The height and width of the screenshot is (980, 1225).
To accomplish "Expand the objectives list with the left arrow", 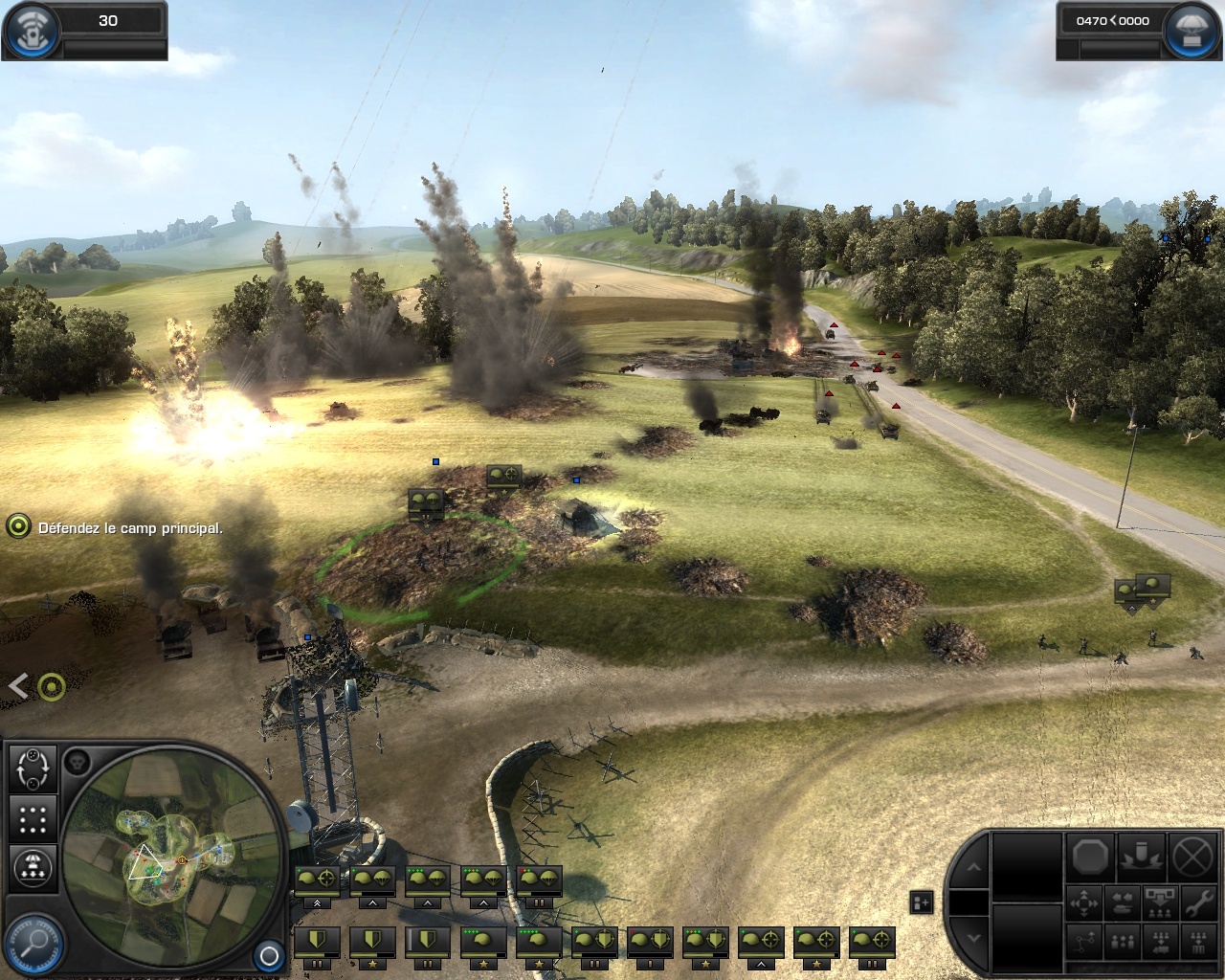I will (17, 685).
